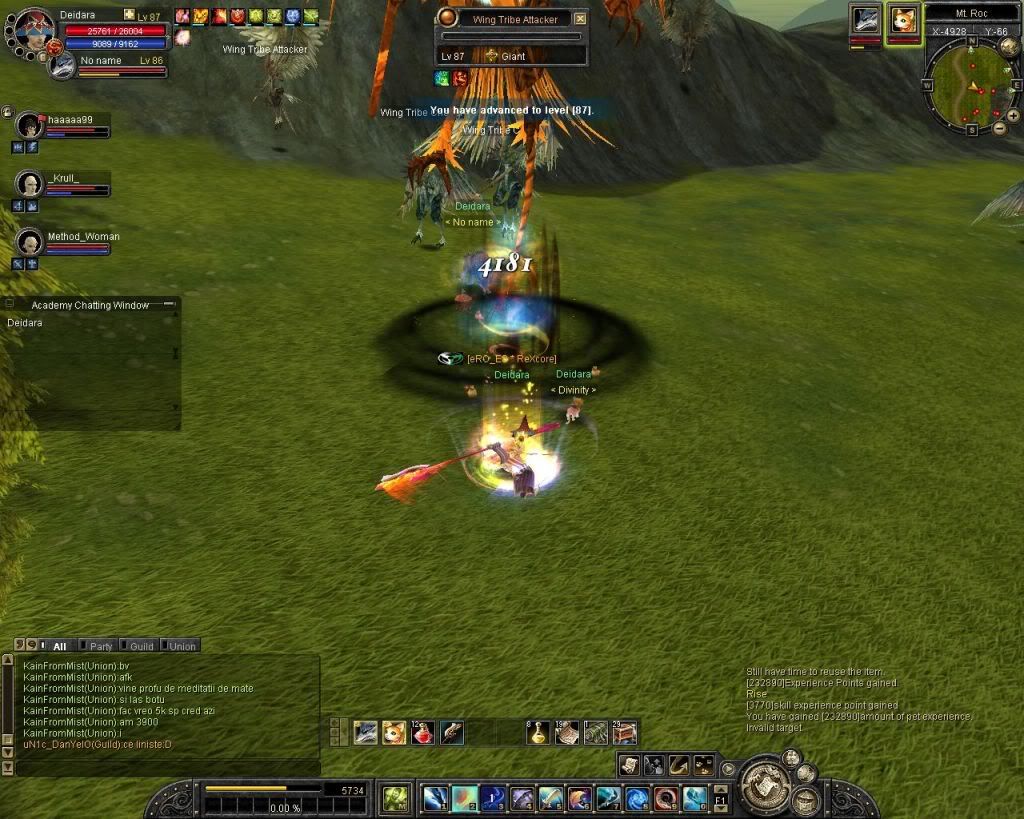The image size is (1024, 819).
Task: Select party member _Krull_
Action: [30, 184]
